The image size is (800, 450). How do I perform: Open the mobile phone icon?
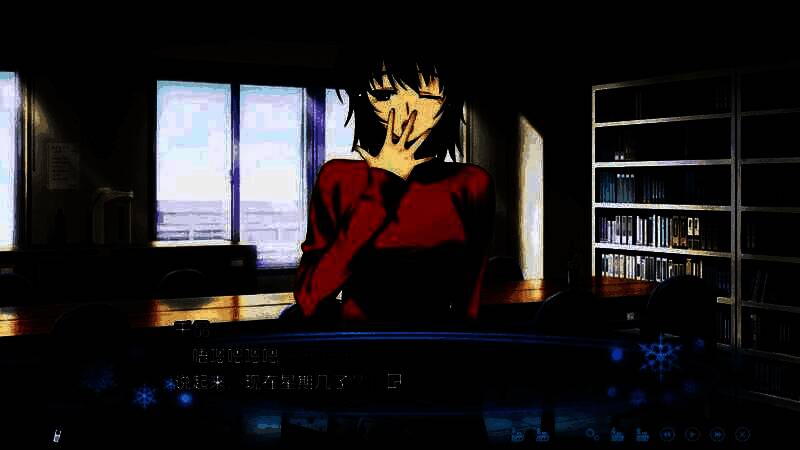59,434
